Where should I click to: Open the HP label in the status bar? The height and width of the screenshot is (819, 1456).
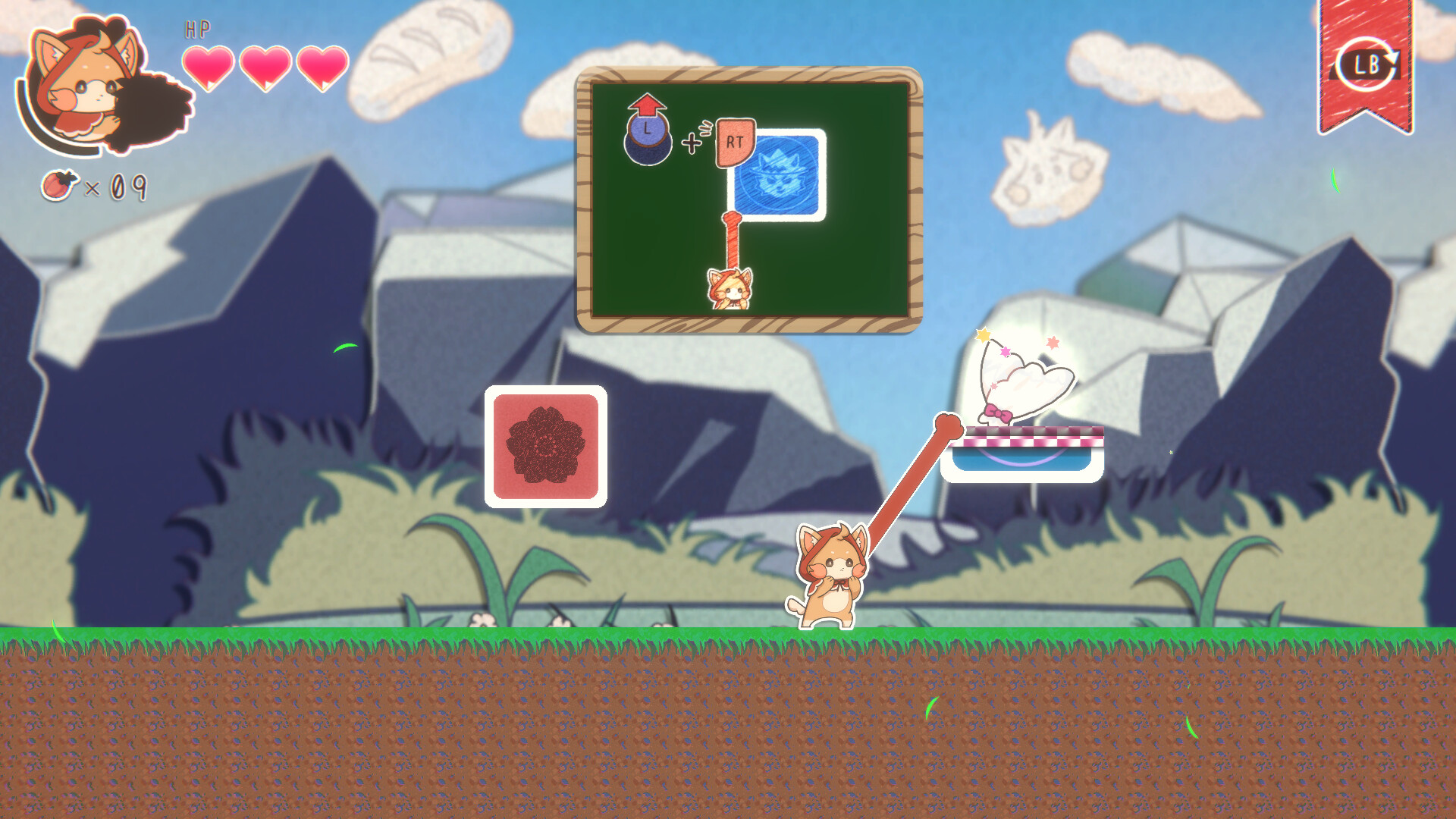(196, 30)
